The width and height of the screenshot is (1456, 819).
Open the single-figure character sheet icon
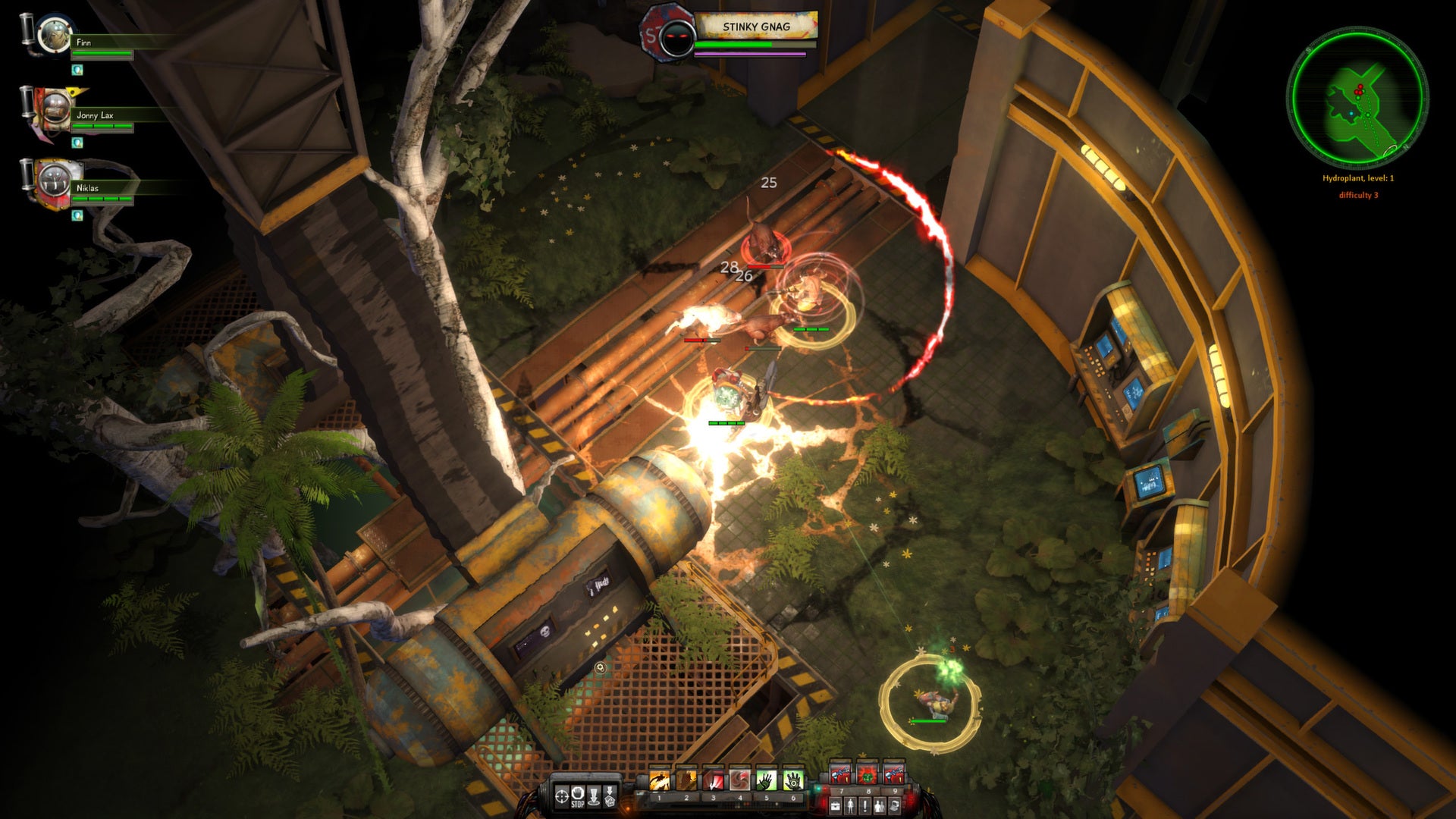click(x=850, y=805)
